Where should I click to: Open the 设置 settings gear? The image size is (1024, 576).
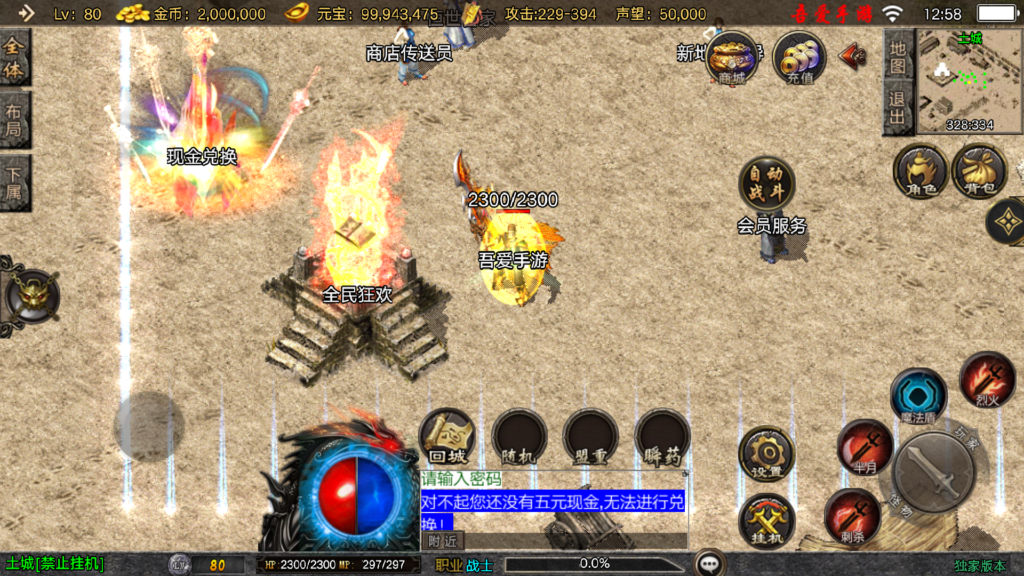click(x=766, y=454)
